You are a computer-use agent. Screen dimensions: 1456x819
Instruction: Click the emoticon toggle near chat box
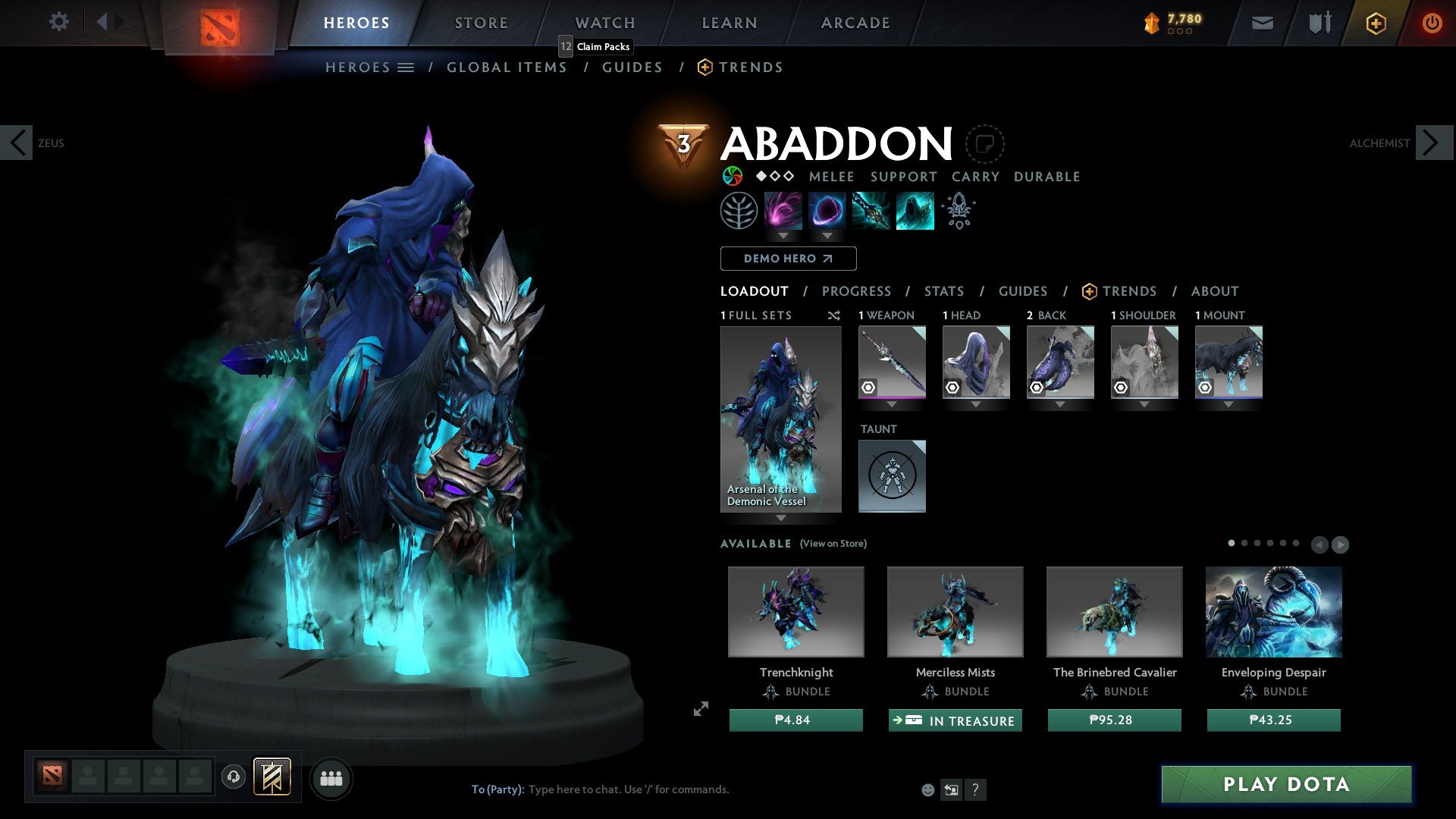pos(927,789)
